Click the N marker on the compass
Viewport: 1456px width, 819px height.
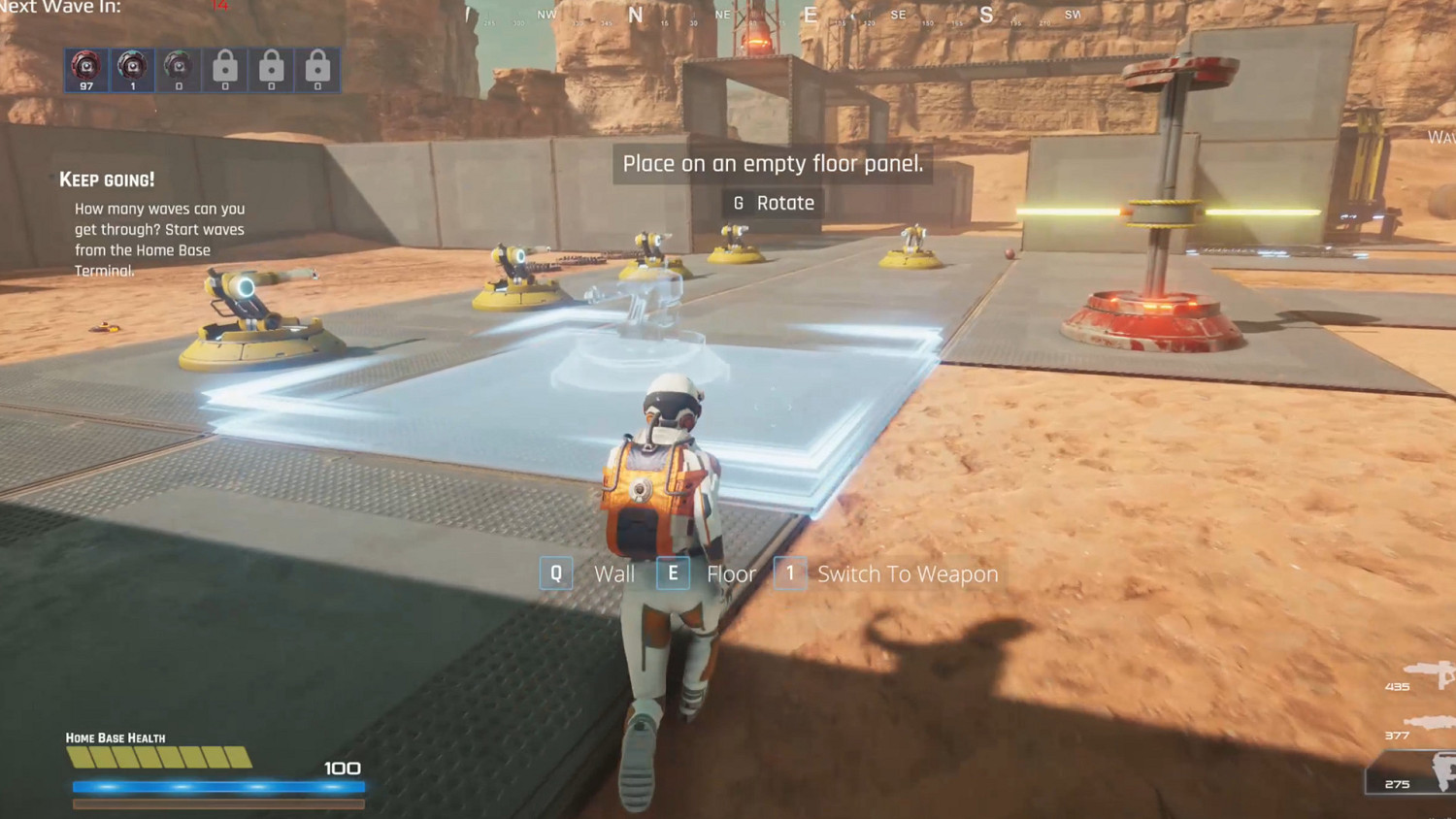(636, 15)
